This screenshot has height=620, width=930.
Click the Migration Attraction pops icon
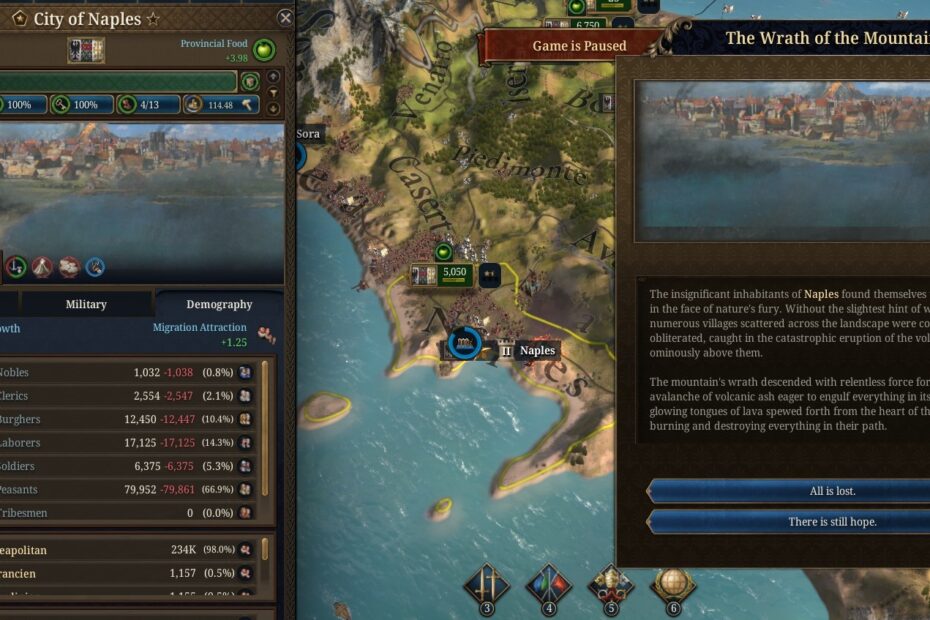[266, 334]
